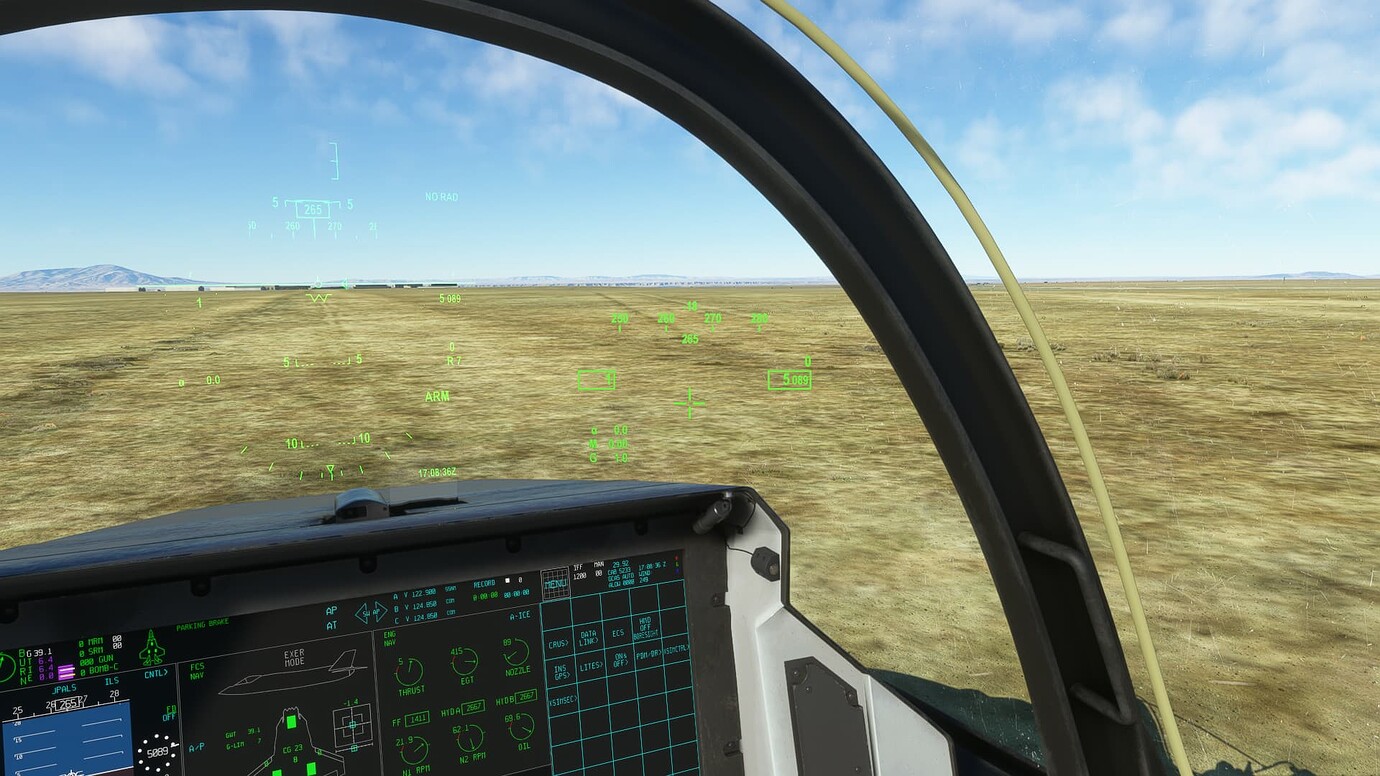The width and height of the screenshot is (1380, 776).
Task: Select the aircraft stores silhouette icon
Action: (x=151, y=647)
